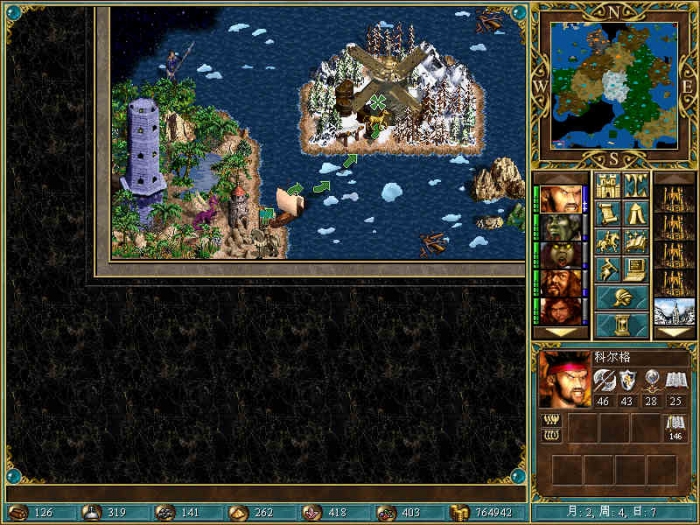
Task: Open the Kingdom Overview castle button
Action: [608, 186]
